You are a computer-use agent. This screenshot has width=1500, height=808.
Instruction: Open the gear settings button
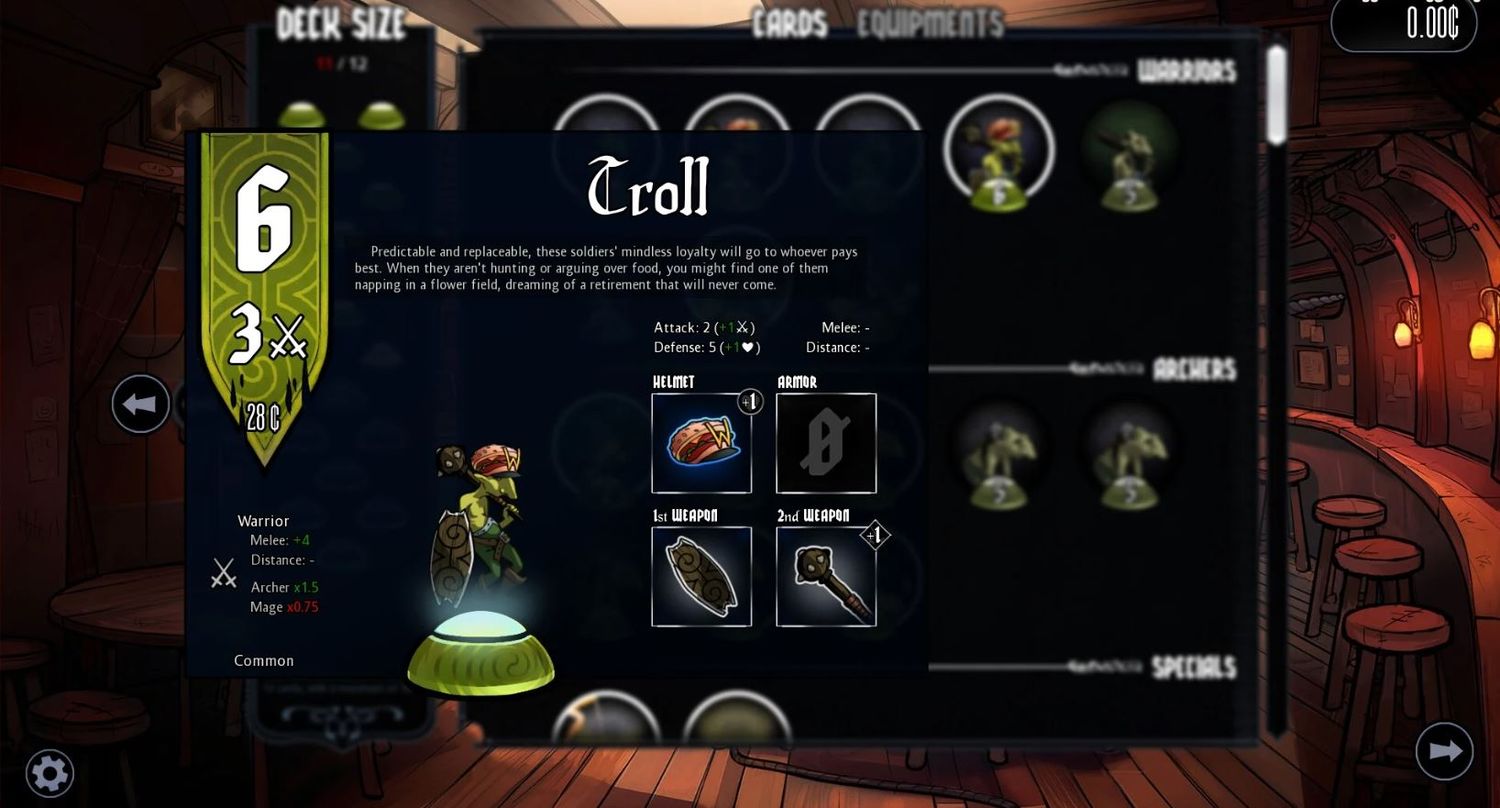(x=49, y=773)
